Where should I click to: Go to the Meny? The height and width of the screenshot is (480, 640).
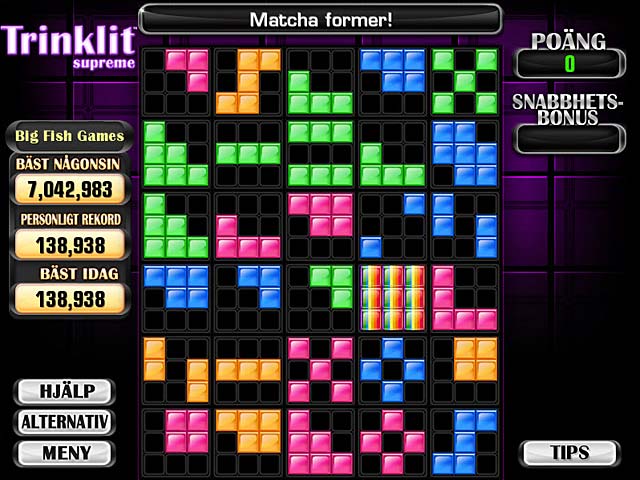coord(66,453)
